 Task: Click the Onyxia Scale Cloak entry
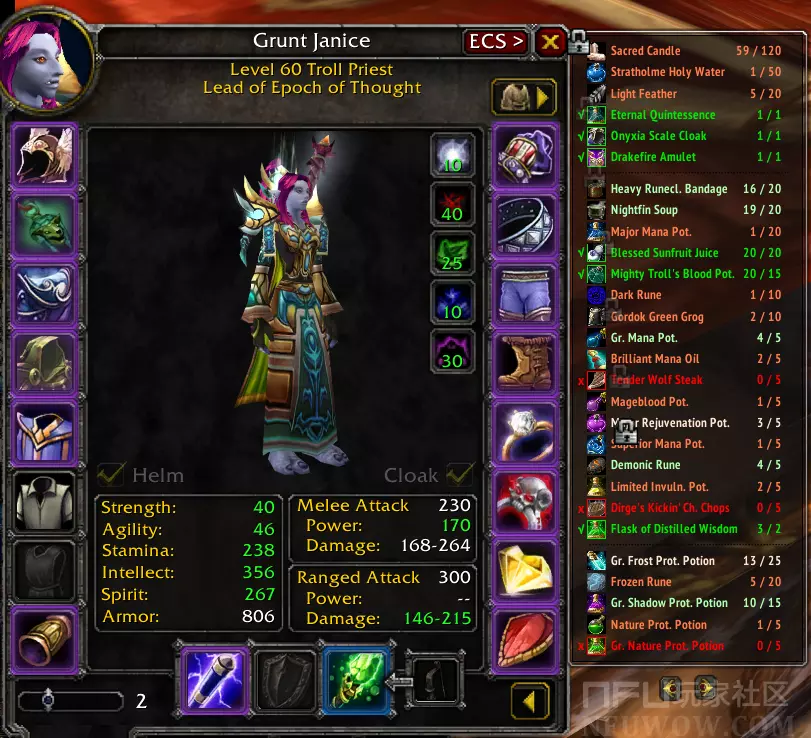click(658, 136)
